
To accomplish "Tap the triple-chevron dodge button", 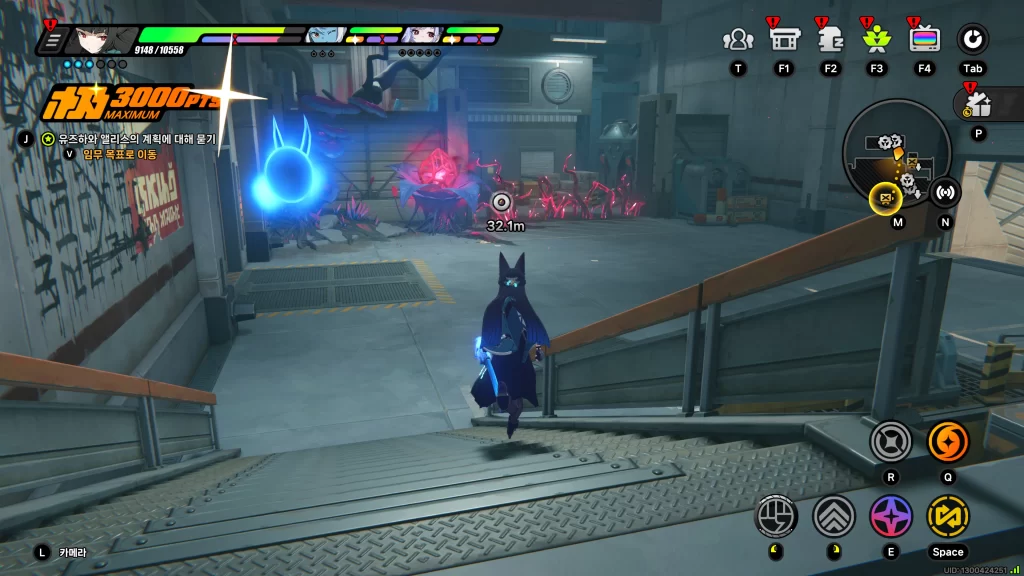I will click(x=833, y=516).
